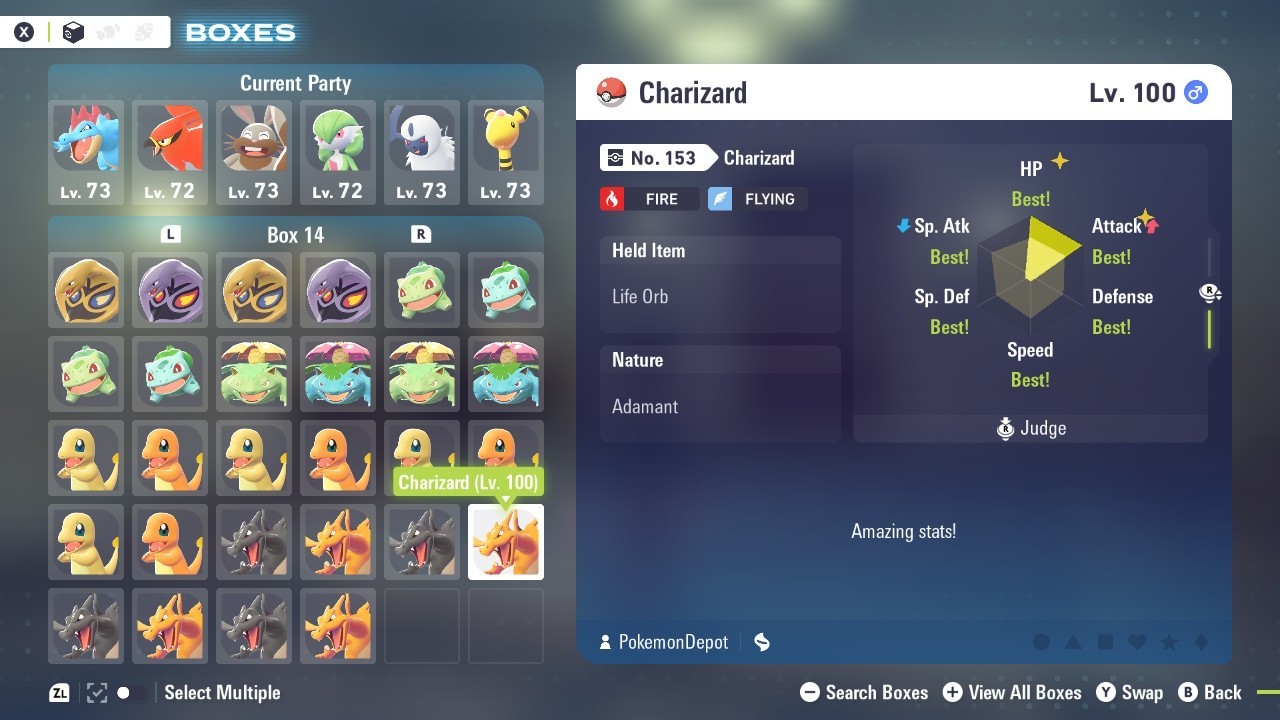Pick the Diggersby party slot
This screenshot has width=1280, height=720.
(x=254, y=152)
